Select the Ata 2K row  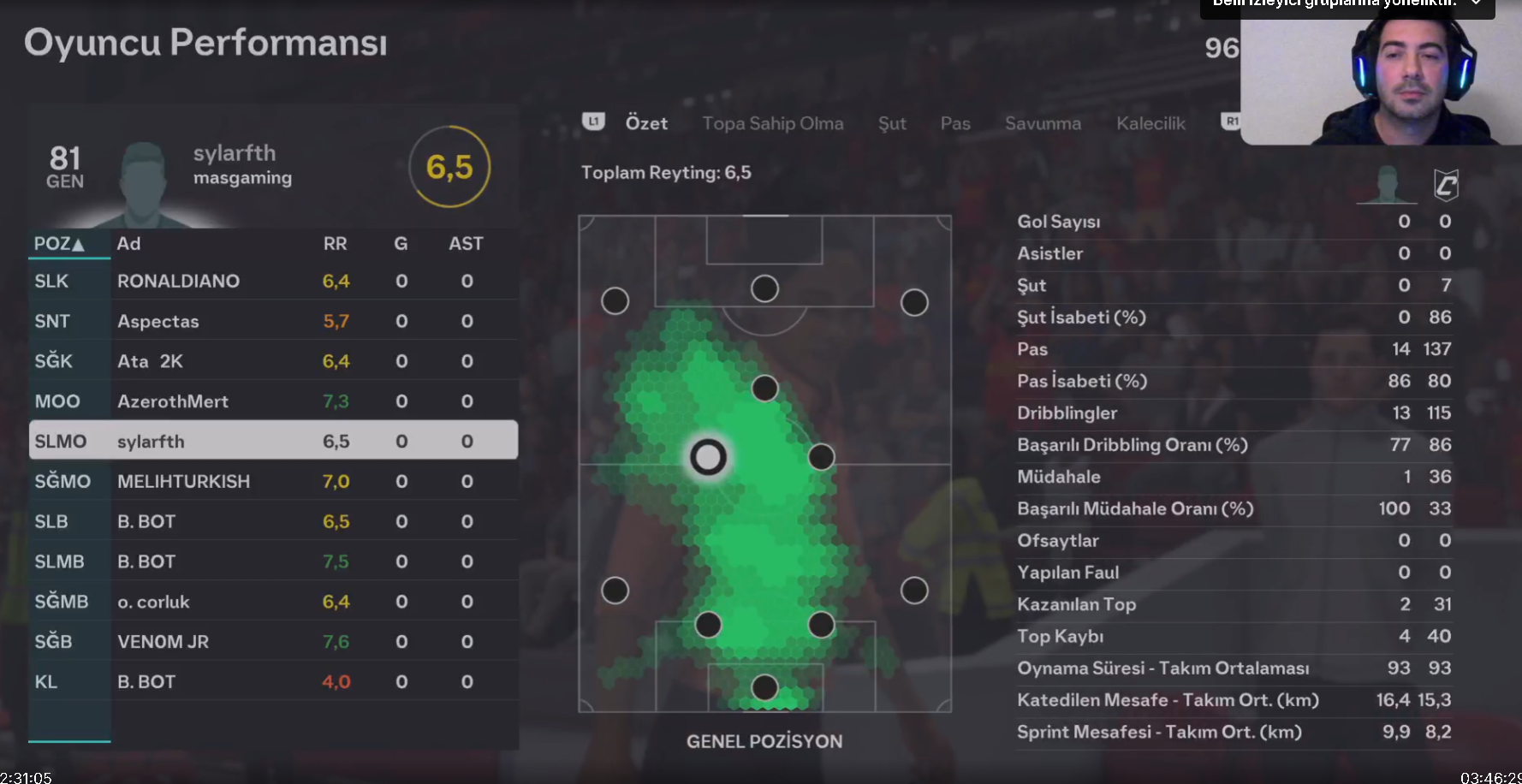point(151,361)
